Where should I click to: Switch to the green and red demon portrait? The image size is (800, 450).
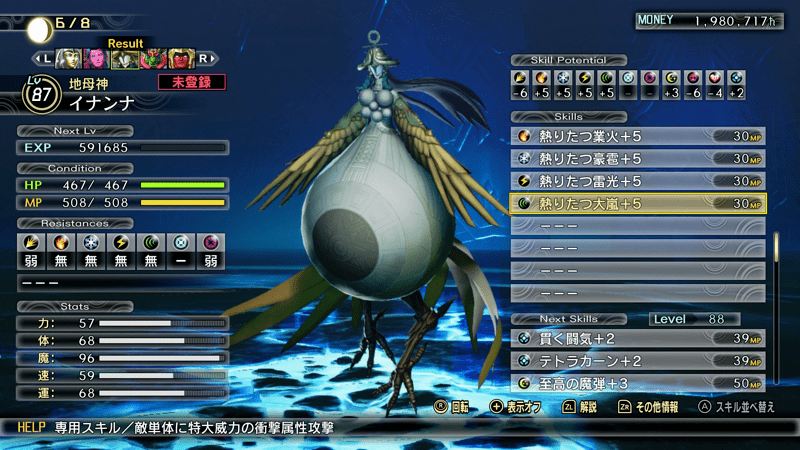pyautogui.click(x=153, y=59)
